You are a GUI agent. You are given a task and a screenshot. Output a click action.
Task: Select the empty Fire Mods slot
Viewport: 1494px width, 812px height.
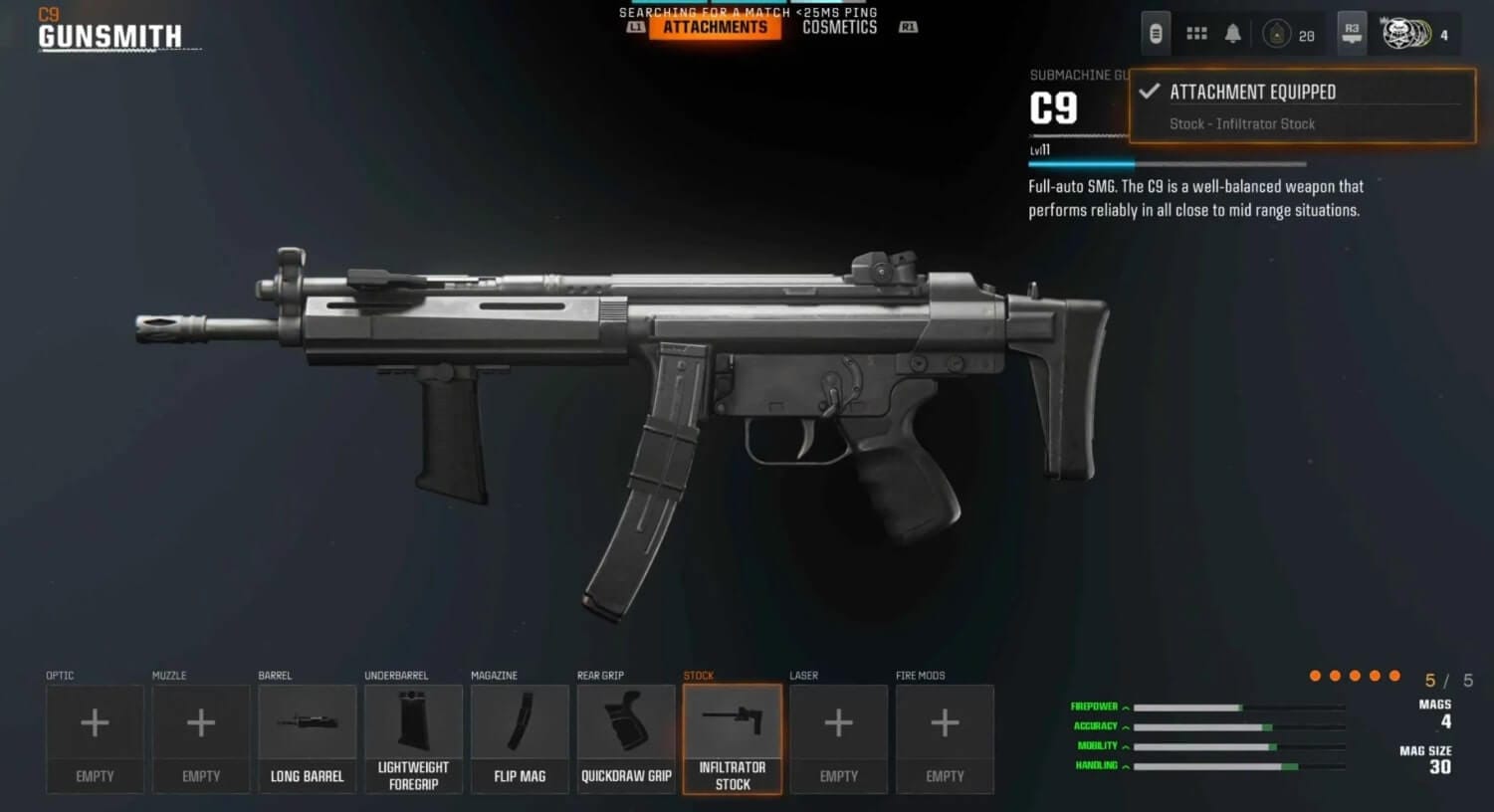coord(945,738)
